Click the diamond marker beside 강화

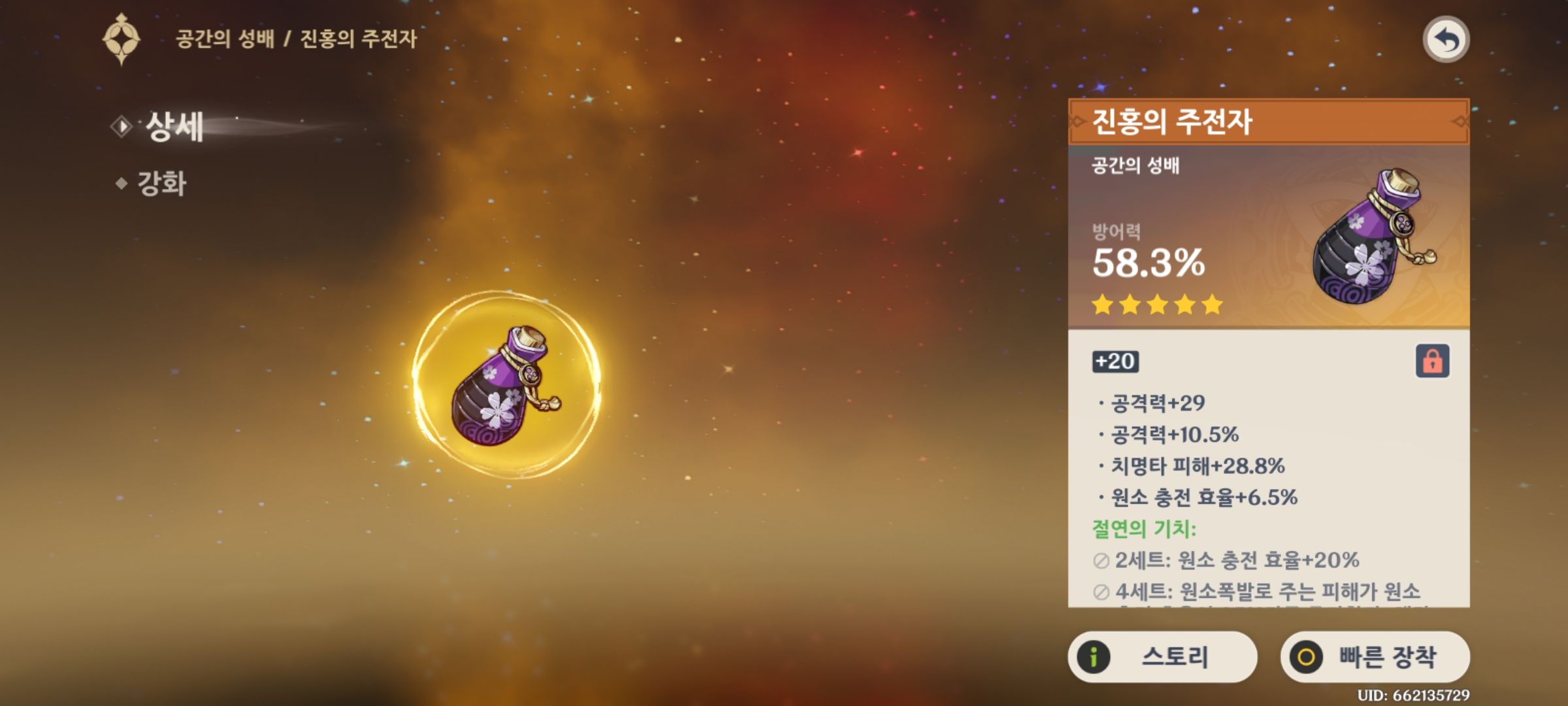click(x=121, y=183)
